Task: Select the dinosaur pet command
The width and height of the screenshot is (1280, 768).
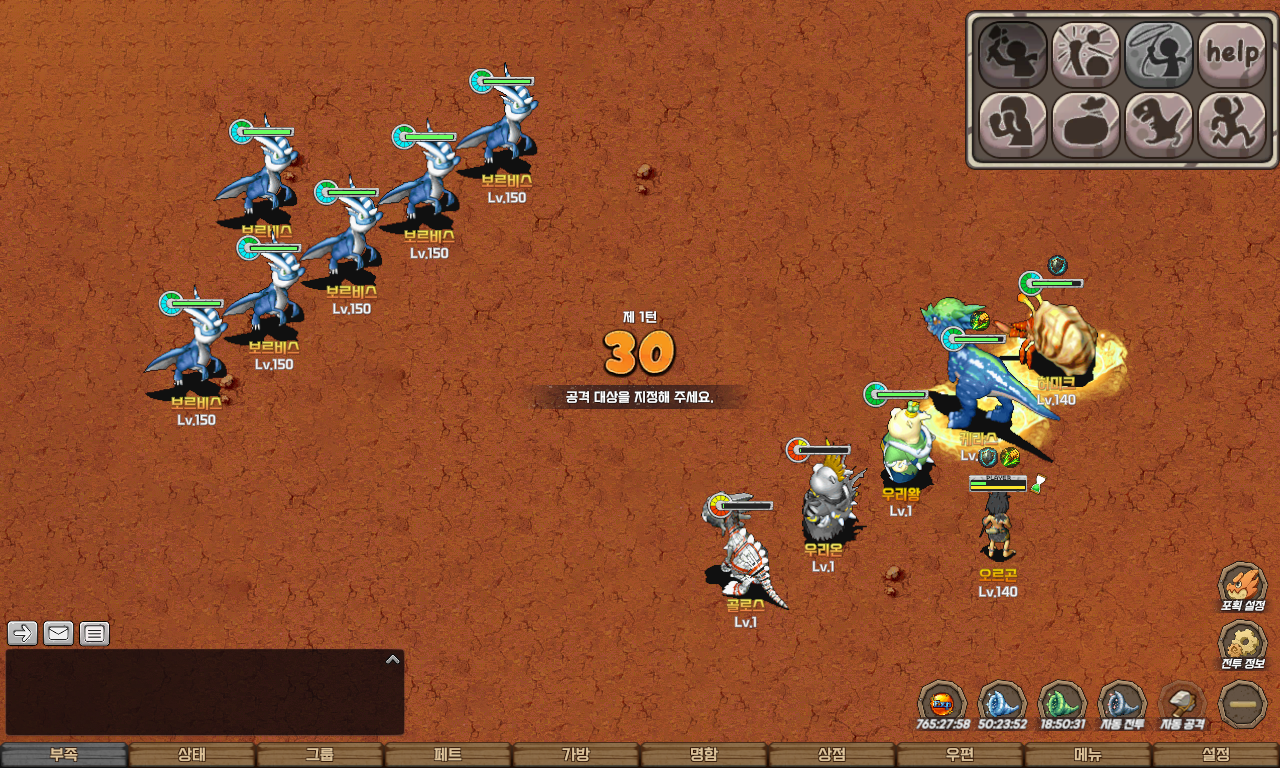Action: tap(1159, 125)
